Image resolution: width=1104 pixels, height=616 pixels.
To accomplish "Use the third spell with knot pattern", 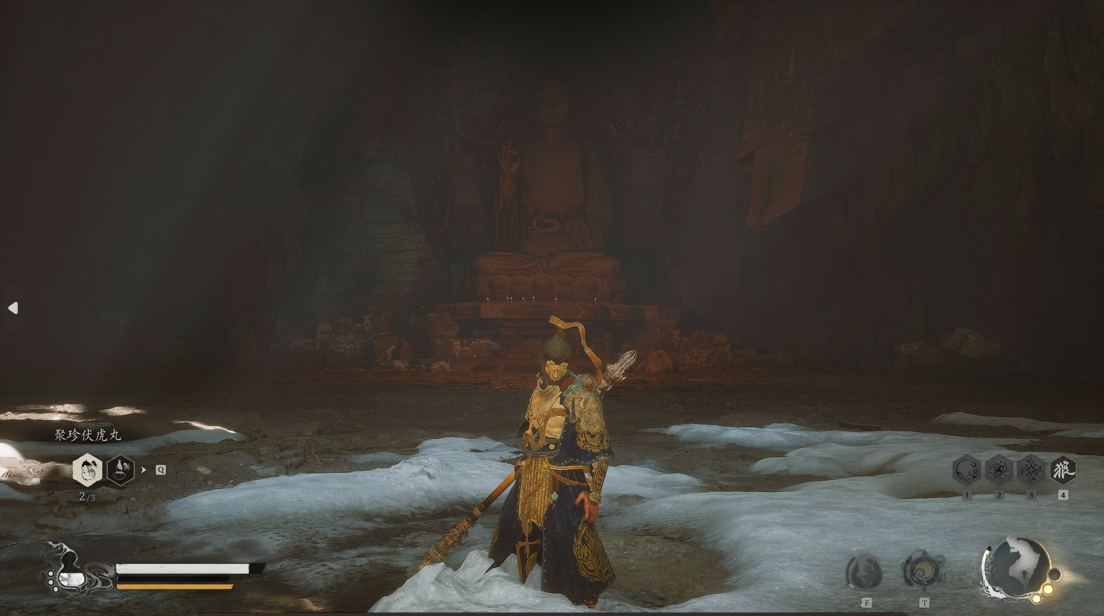I will tap(1030, 469).
